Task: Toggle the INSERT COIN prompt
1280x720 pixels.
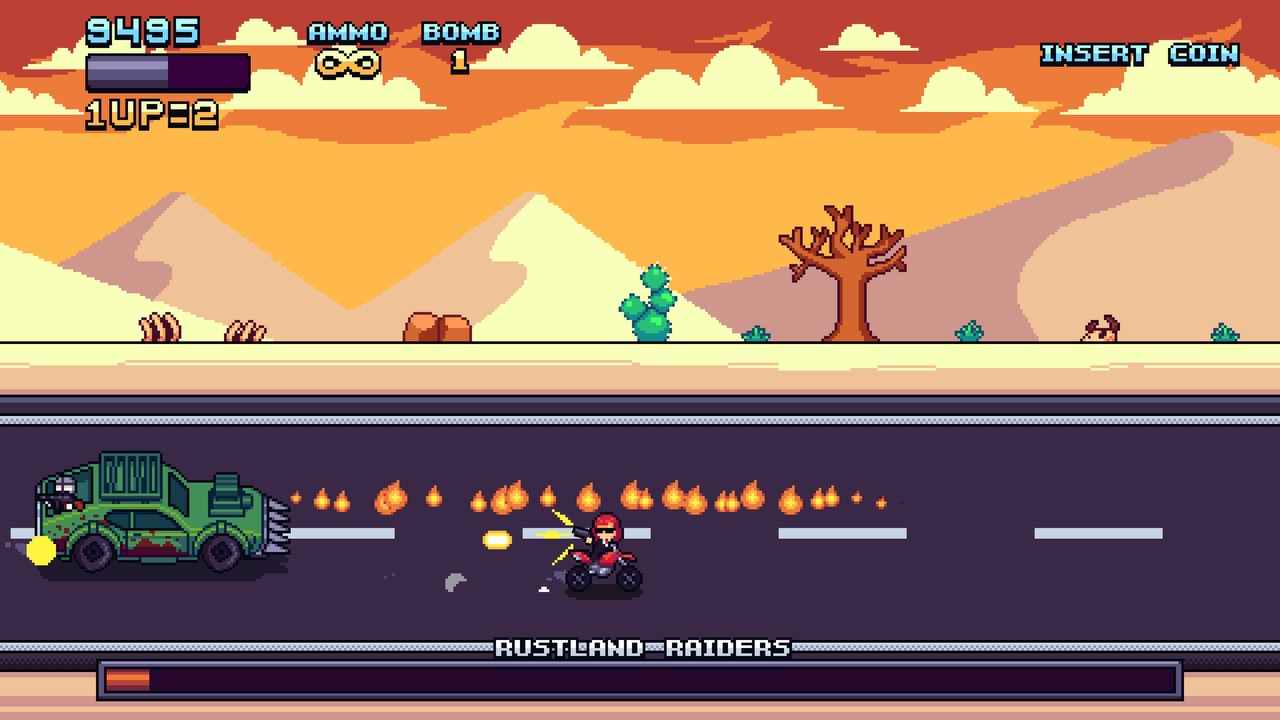Action: coord(1142,54)
